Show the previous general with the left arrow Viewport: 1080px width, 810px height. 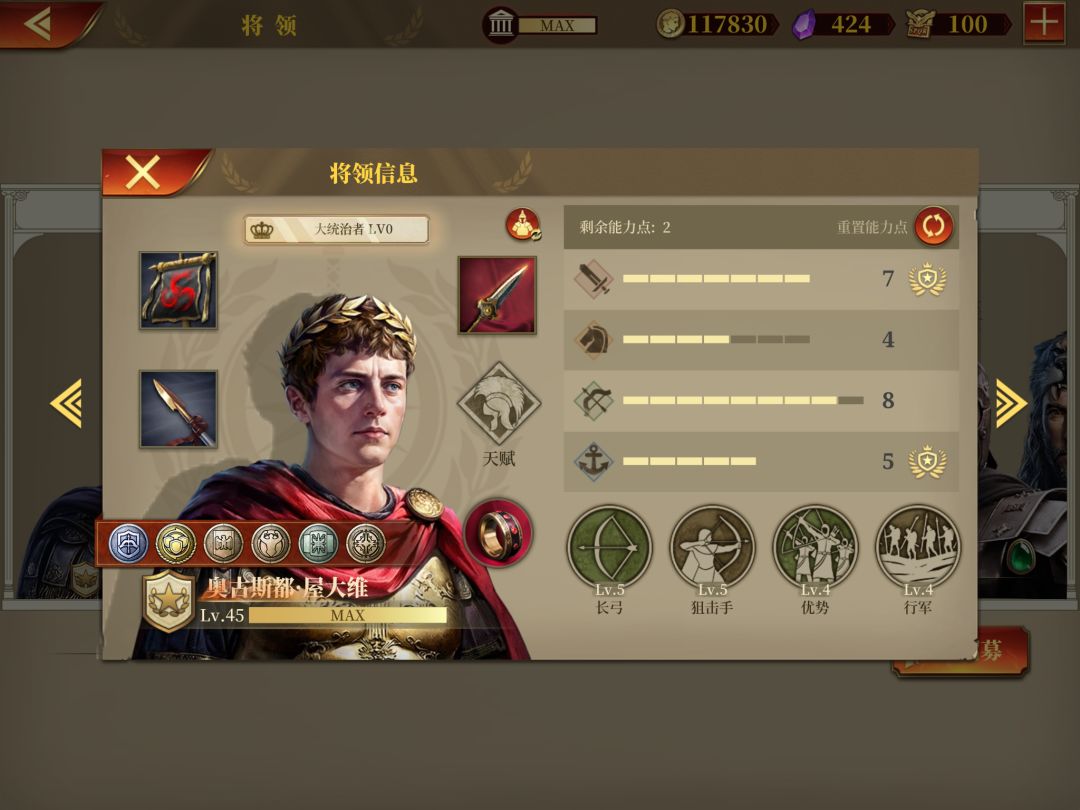pyautogui.click(x=67, y=404)
